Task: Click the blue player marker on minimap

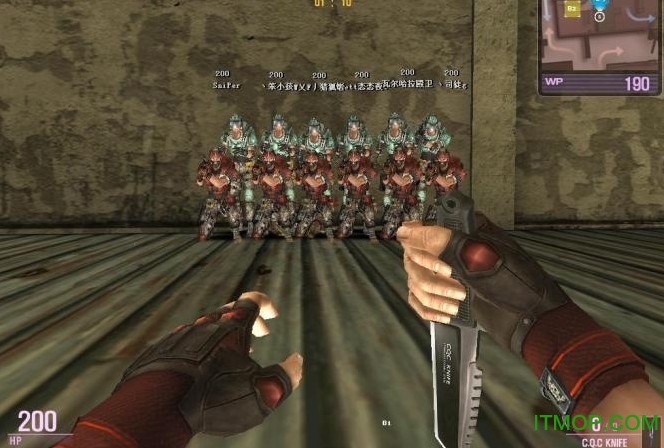Action: pyautogui.click(x=600, y=6)
